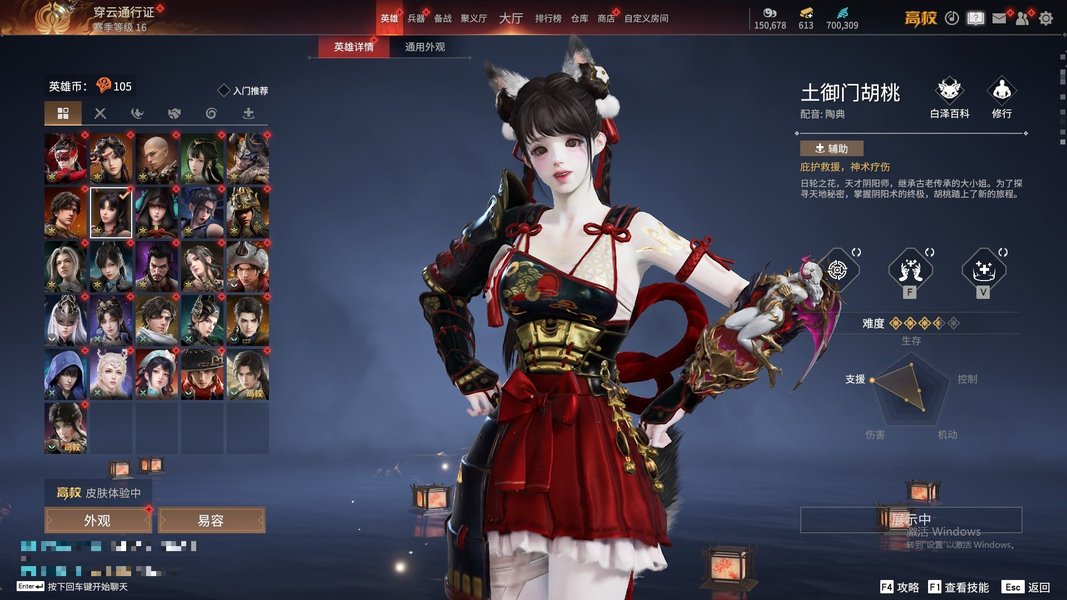Open the 兵器 (Weapons) menu tab

click(416, 18)
